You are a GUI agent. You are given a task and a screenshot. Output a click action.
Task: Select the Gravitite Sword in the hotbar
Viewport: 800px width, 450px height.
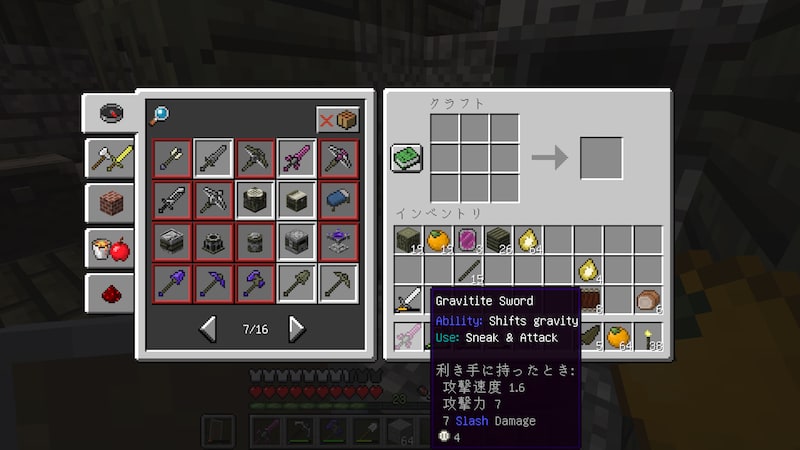point(408,337)
